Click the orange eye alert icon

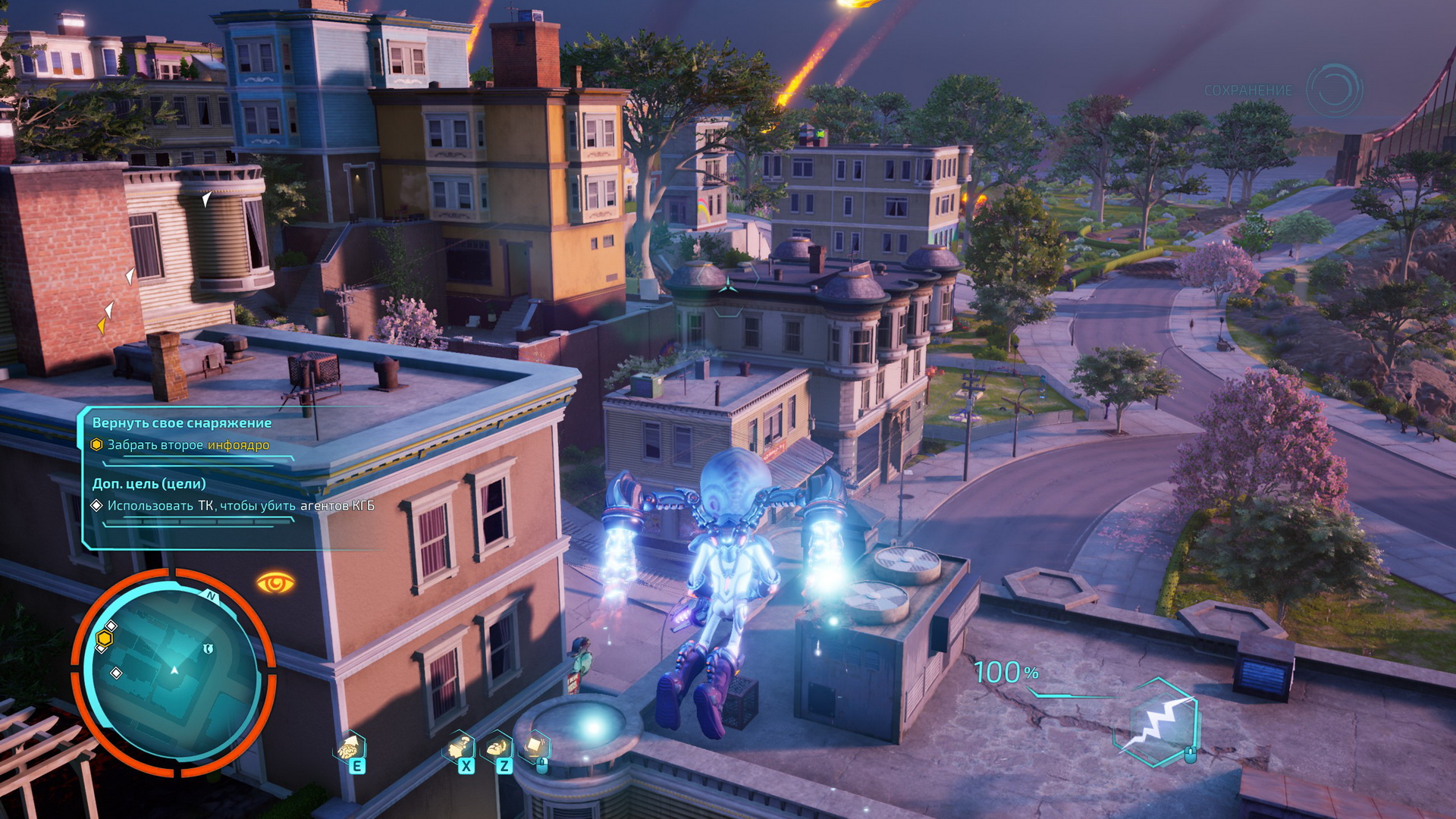(x=275, y=583)
